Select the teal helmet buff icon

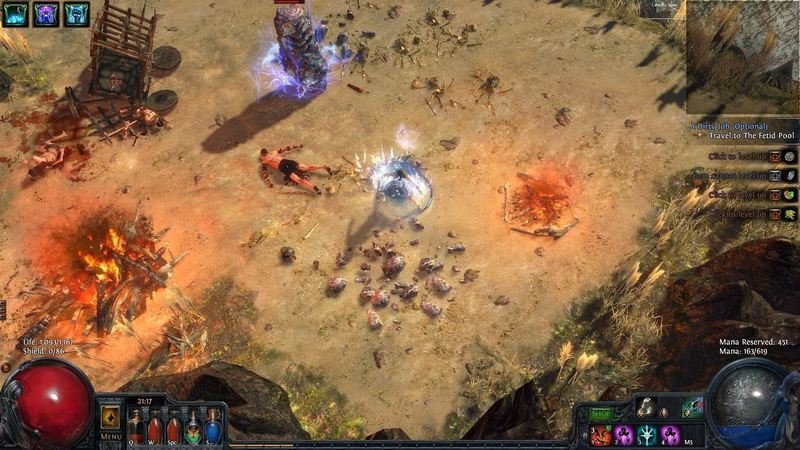coord(77,13)
